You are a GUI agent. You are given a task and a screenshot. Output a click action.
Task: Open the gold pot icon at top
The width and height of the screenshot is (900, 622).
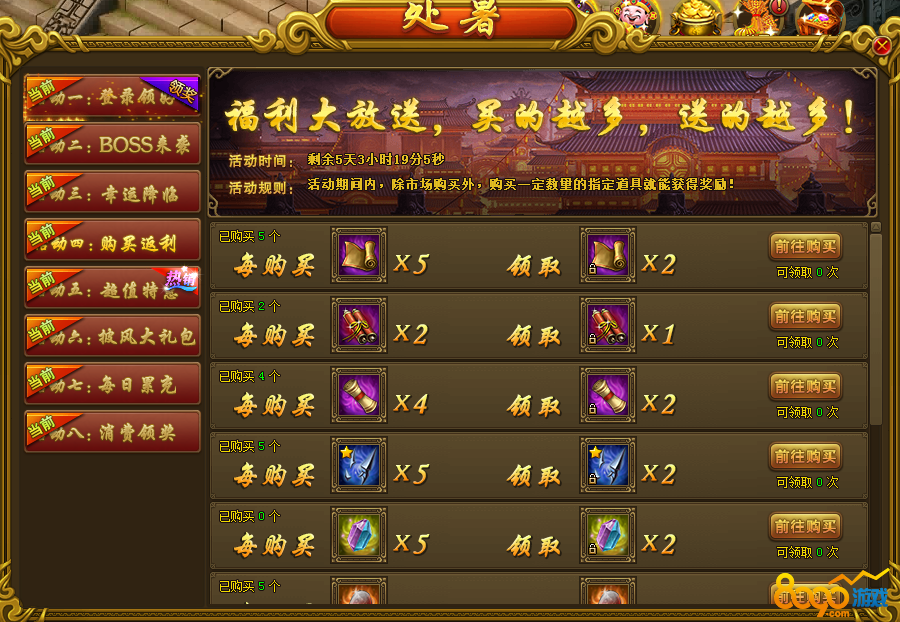tap(697, 17)
